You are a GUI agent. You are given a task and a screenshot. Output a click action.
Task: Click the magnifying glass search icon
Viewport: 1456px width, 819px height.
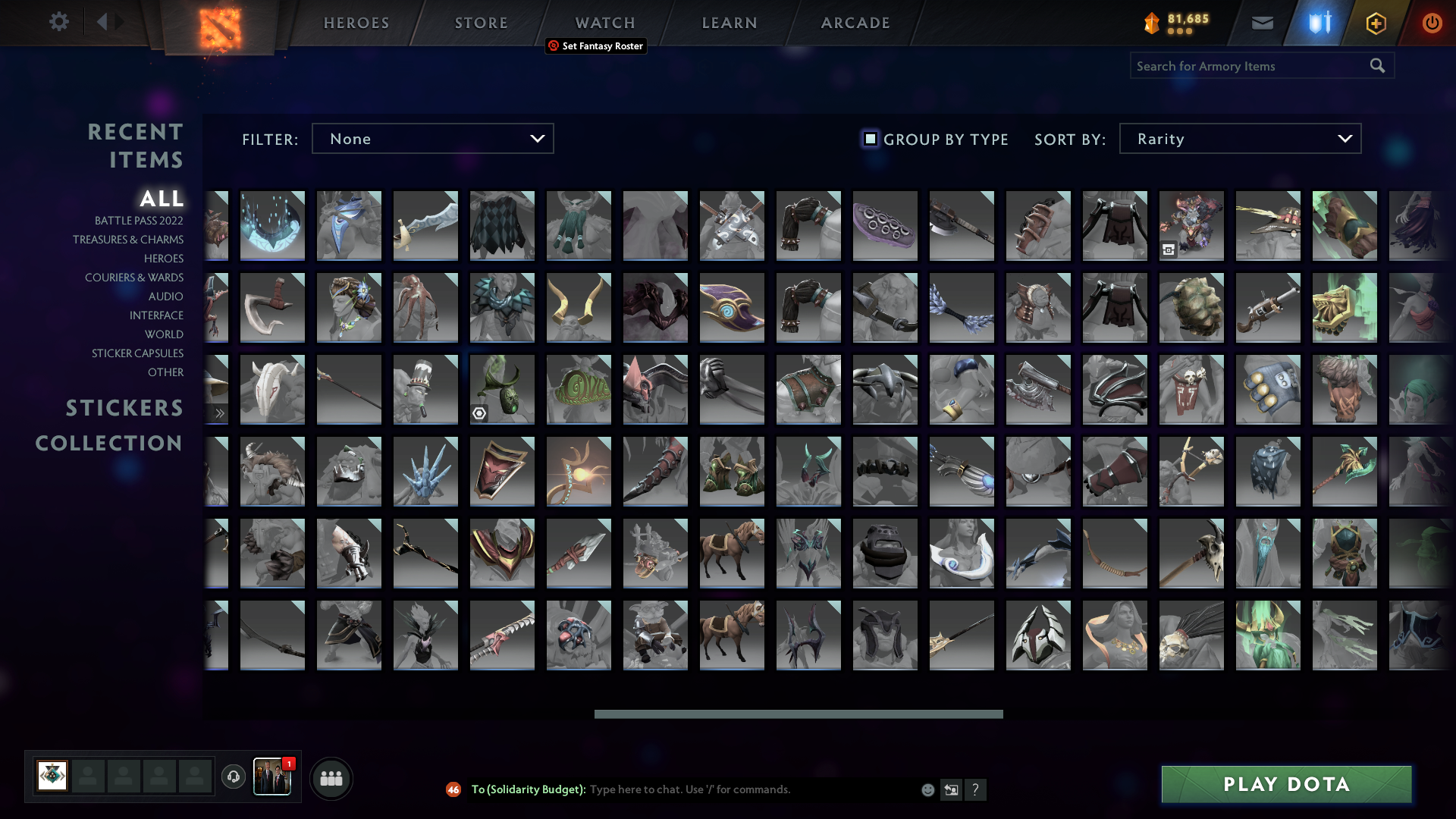(x=1376, y=66)
